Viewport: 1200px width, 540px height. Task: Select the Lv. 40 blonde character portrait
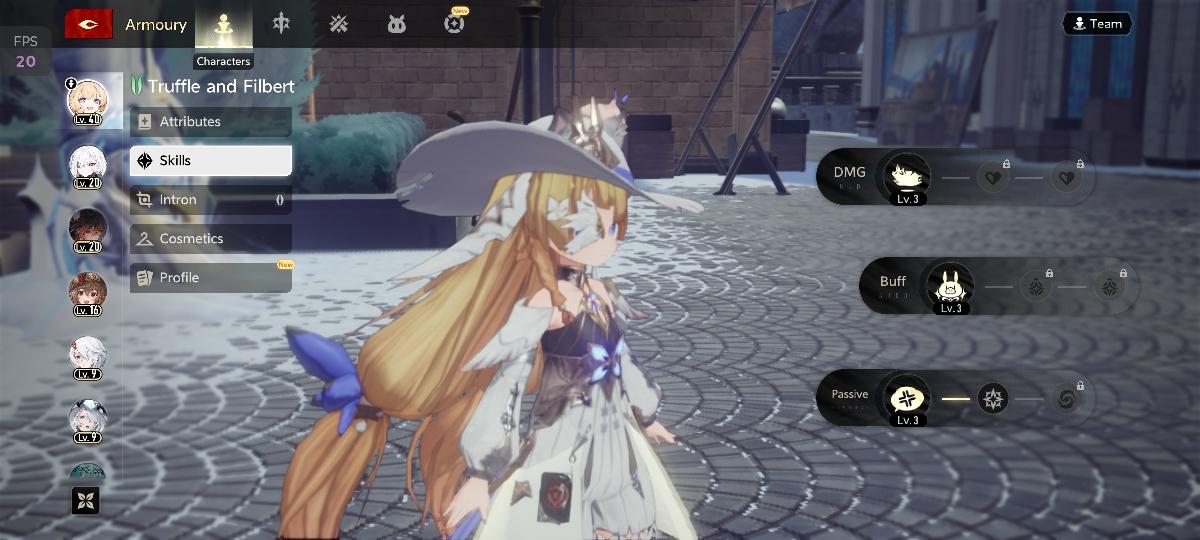[x=88, y=101]
